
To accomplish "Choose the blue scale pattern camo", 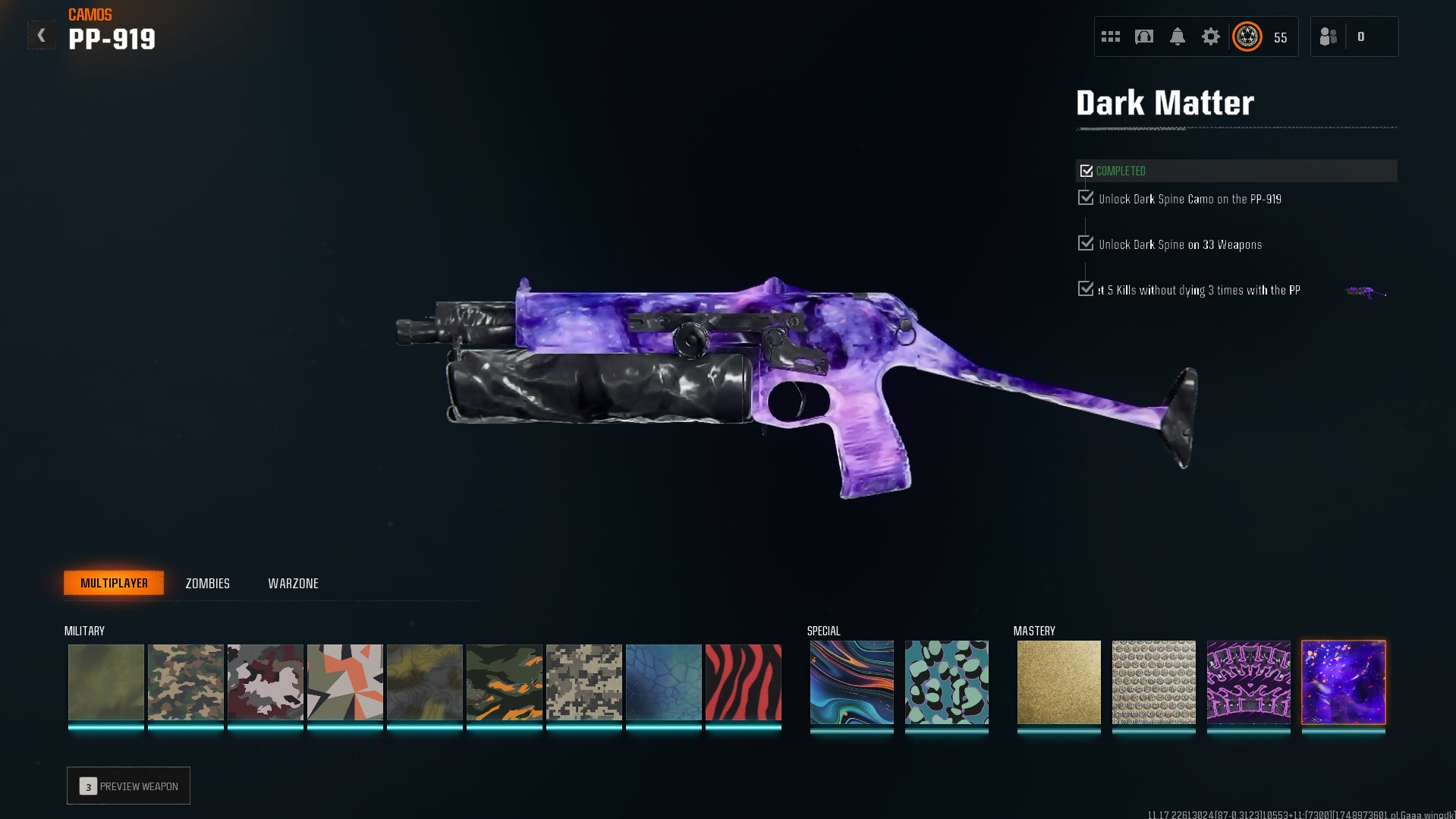I will (x=664, y=682).
